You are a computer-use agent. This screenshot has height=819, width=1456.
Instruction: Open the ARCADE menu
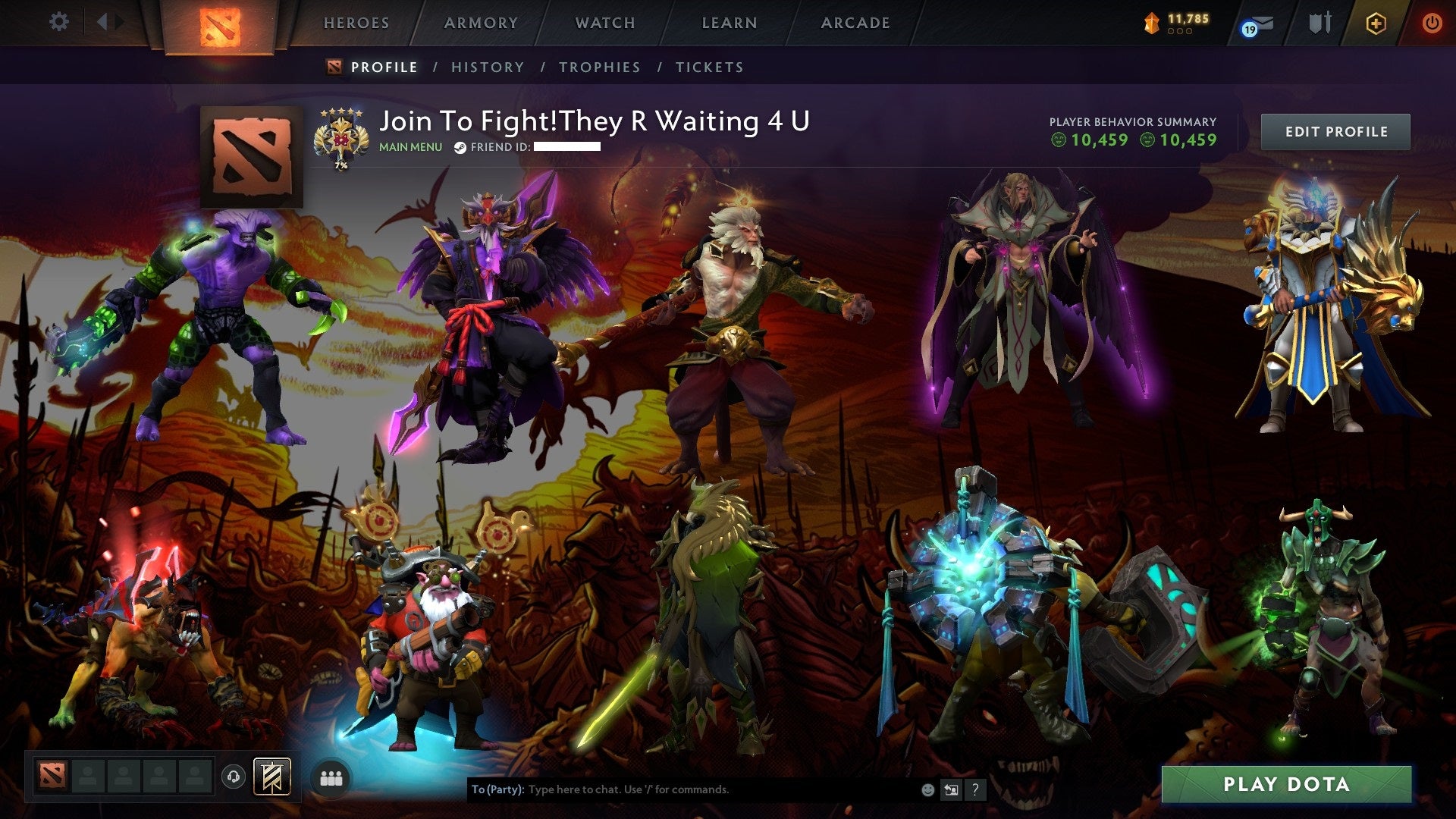(855, 23)
